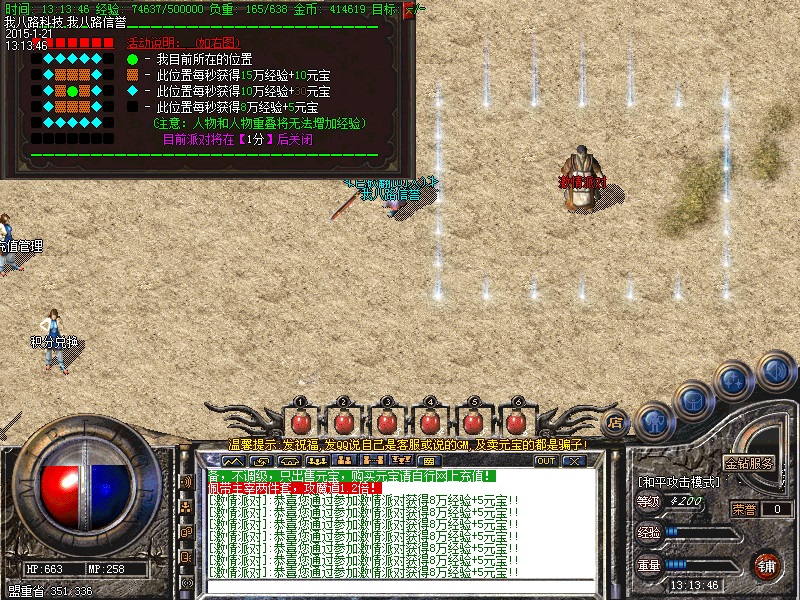Image resolution: width=800 pixels, height=600 pixels.
Task: Open the skills sparkle round button
Action: point(735,380)
